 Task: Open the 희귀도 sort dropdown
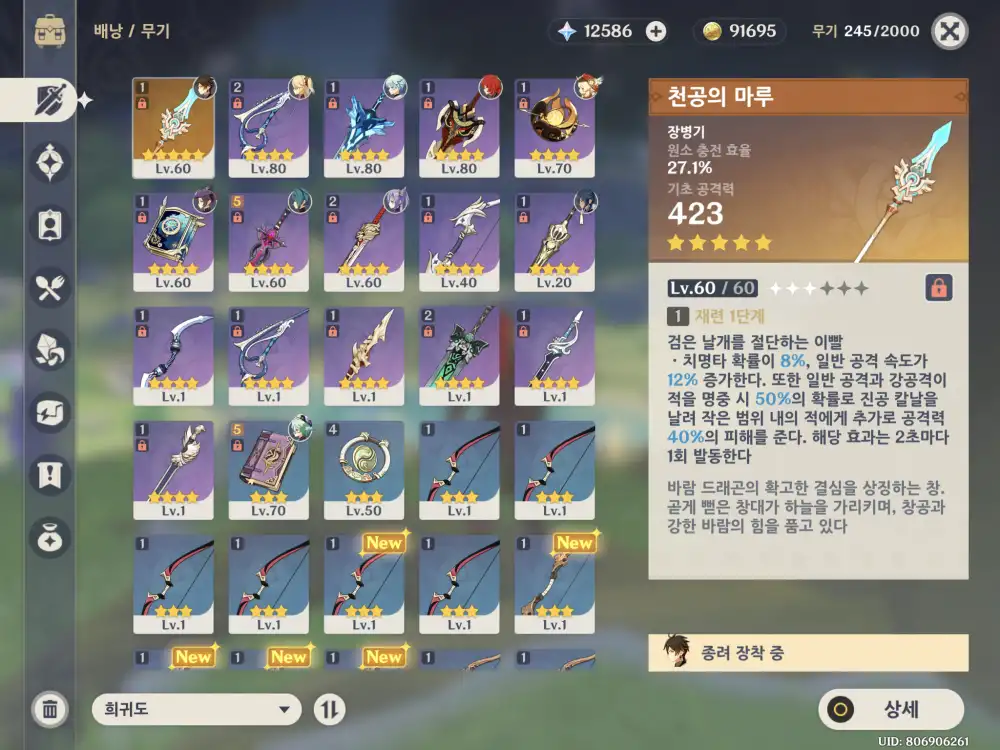[x=196, y=710]
